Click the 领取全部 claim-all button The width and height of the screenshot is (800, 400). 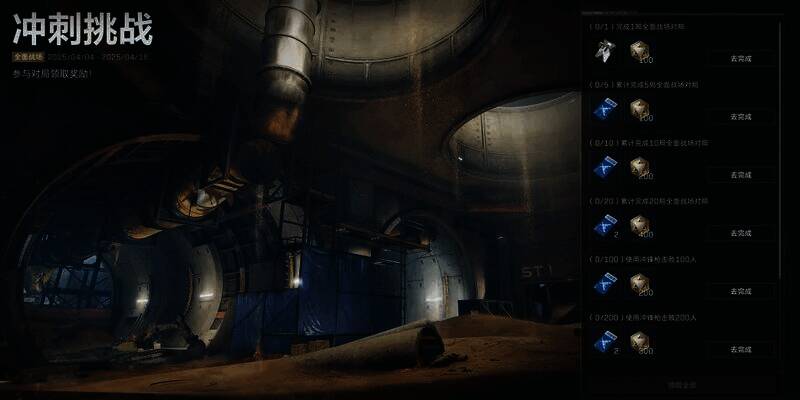[682, 385]
